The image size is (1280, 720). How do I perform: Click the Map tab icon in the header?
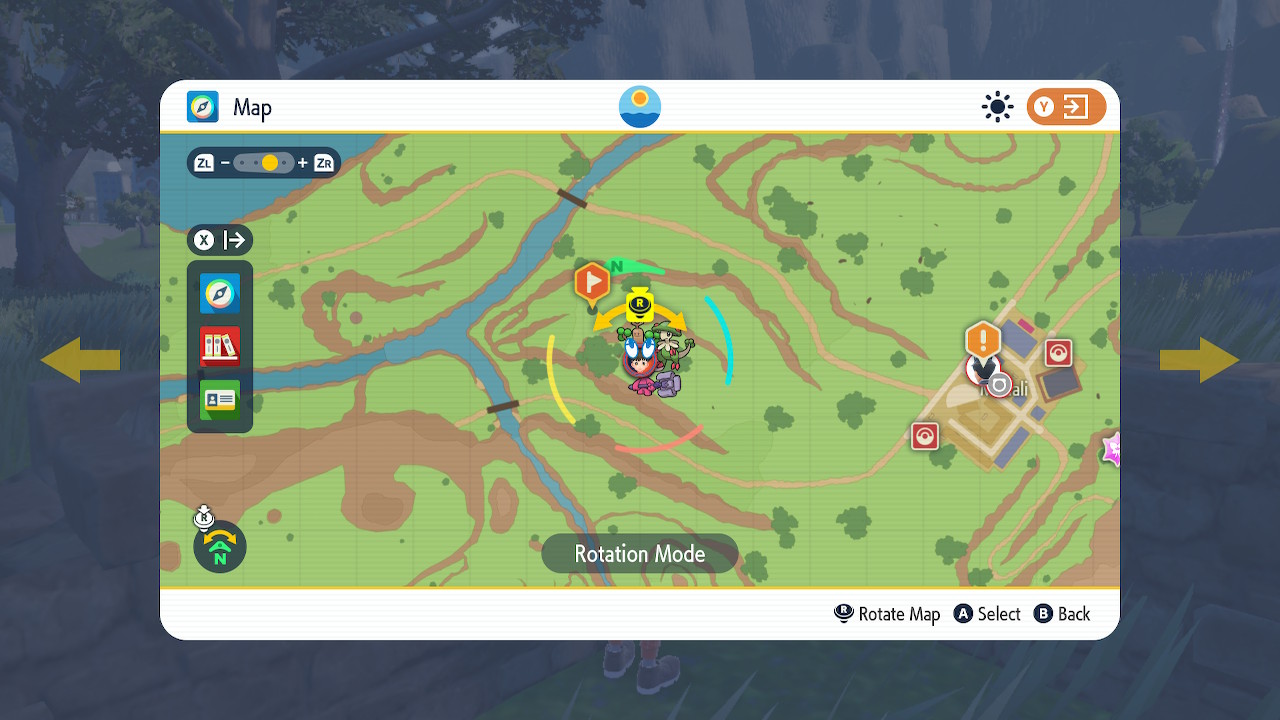coord(201,107)
